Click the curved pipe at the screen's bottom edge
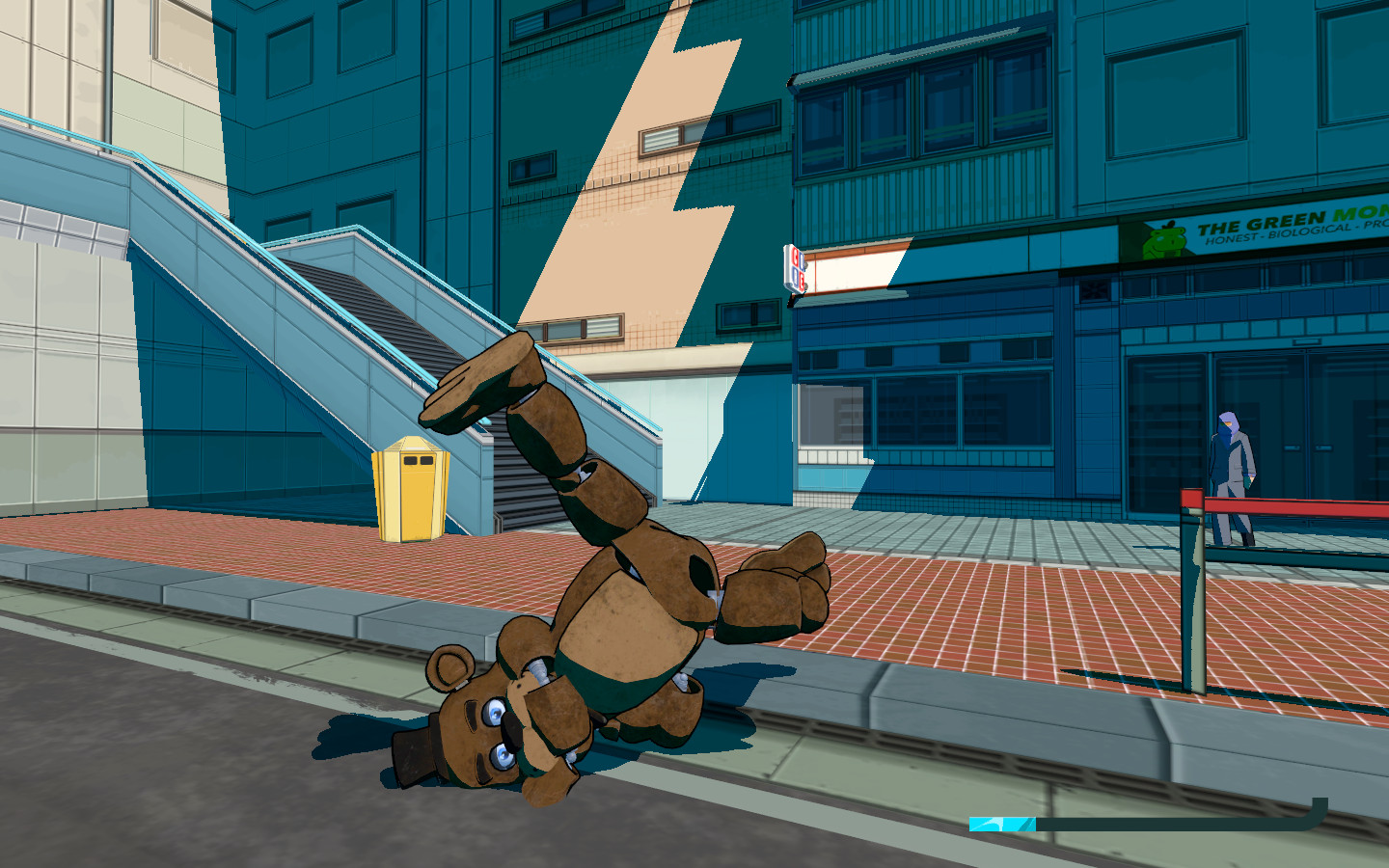Viewport: 1389px width, 868px height. coord(1320,815)
